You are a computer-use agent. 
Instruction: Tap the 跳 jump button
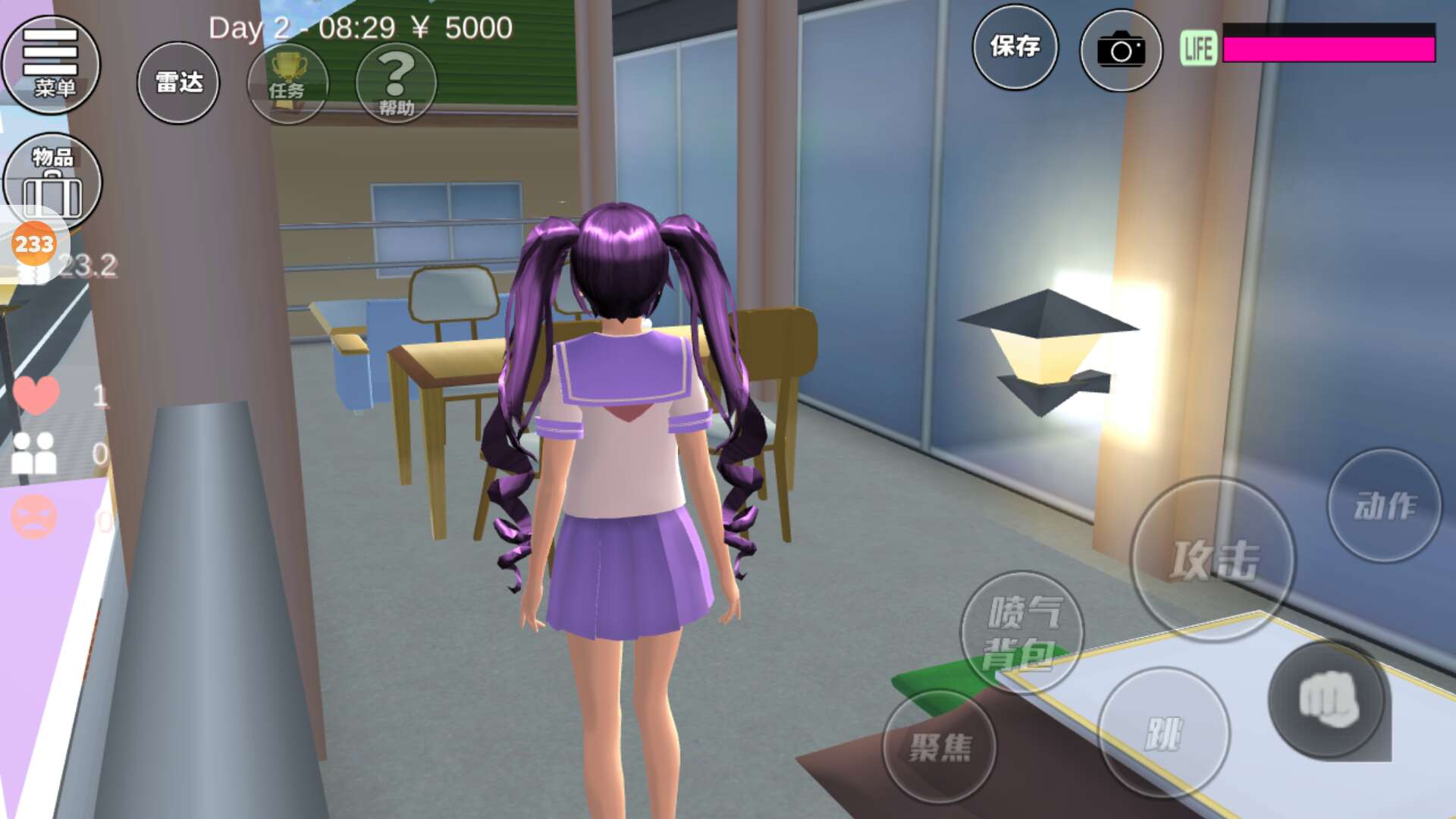1163,733
